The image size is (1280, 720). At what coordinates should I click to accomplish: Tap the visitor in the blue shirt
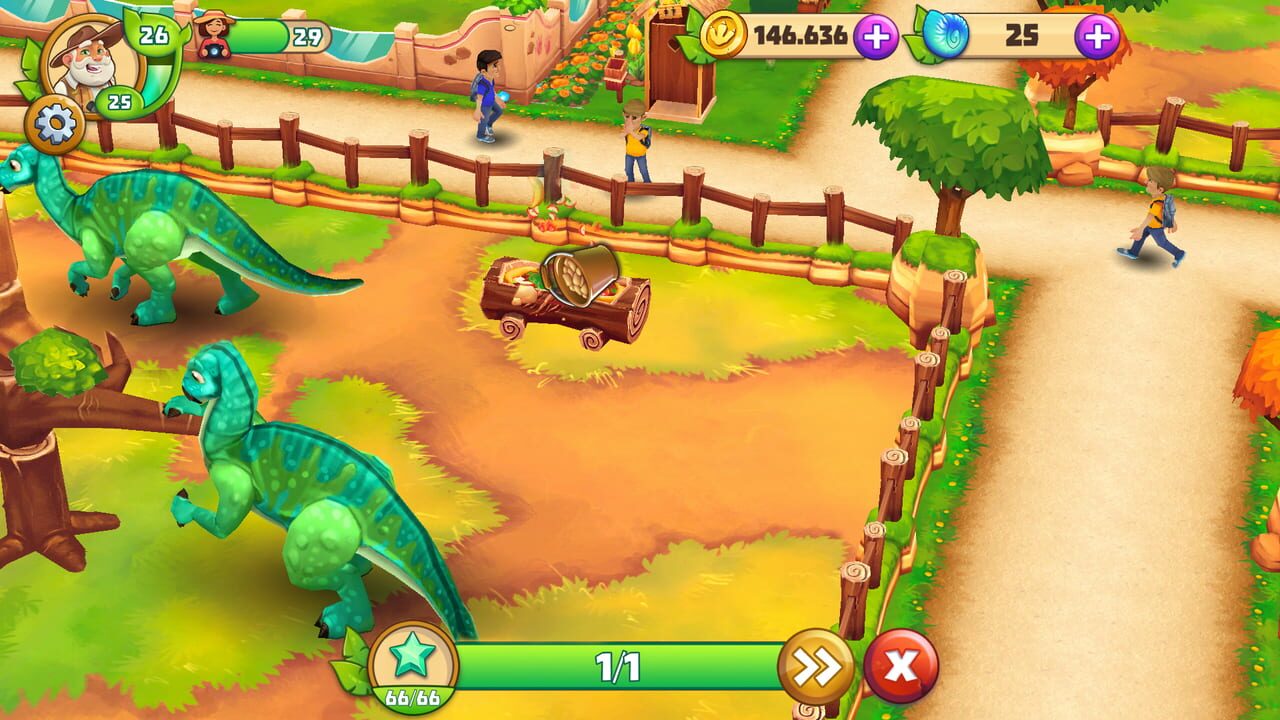(x=487, y=95)
